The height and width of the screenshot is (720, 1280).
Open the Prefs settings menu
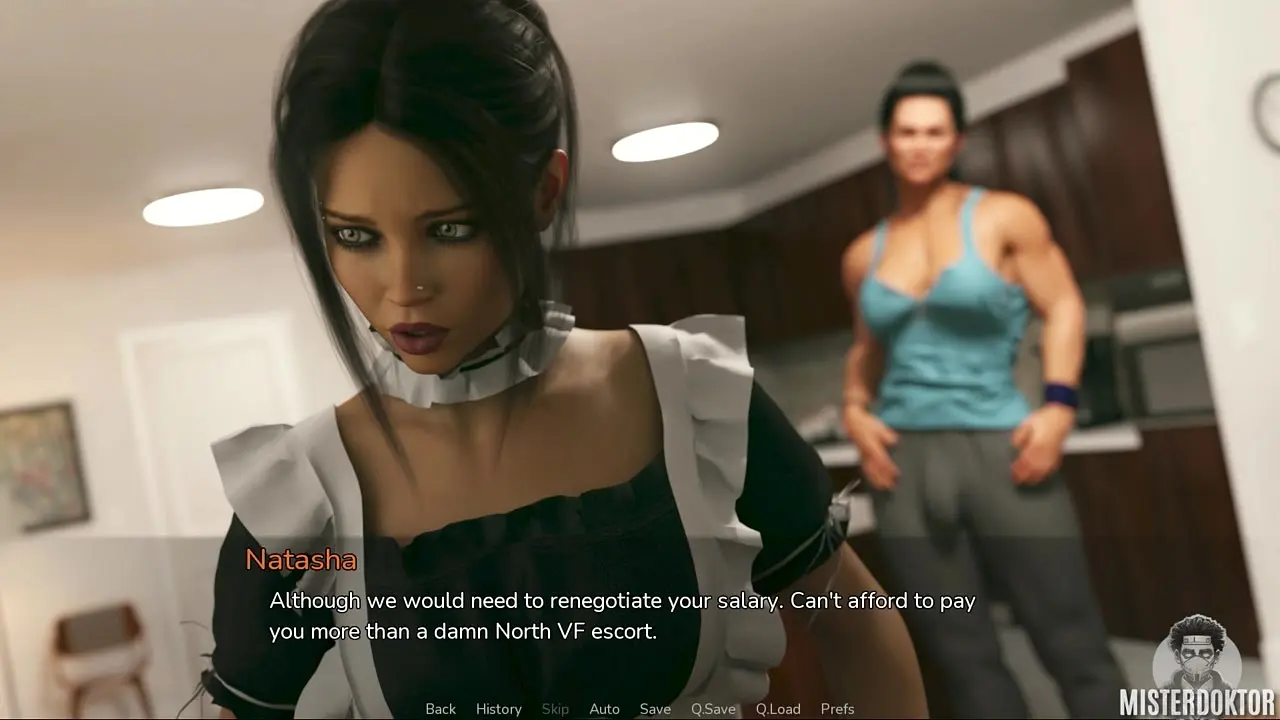tap(837, 709)
